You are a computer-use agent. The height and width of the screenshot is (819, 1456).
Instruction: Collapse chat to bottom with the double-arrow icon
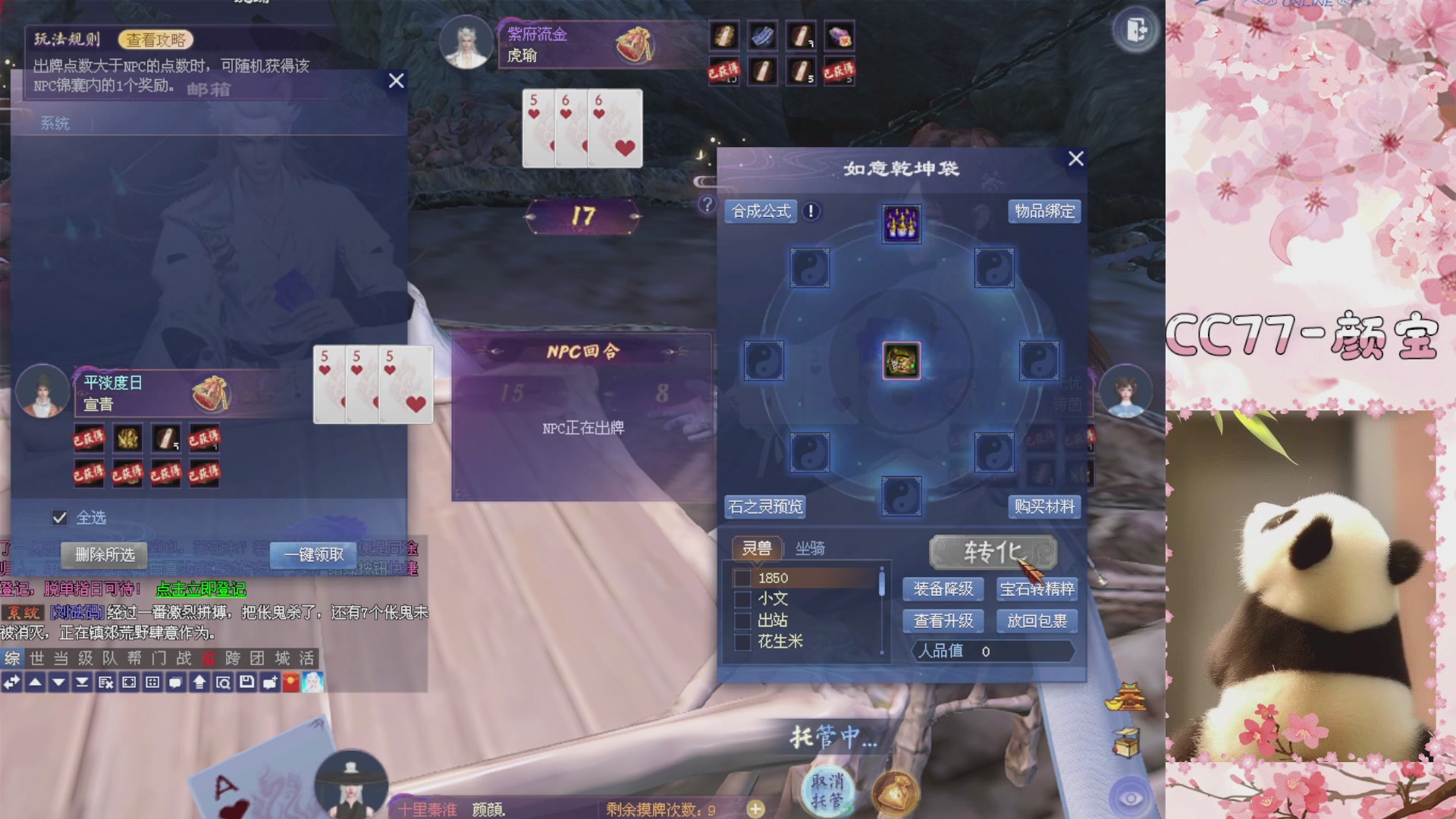coord(82,682)
